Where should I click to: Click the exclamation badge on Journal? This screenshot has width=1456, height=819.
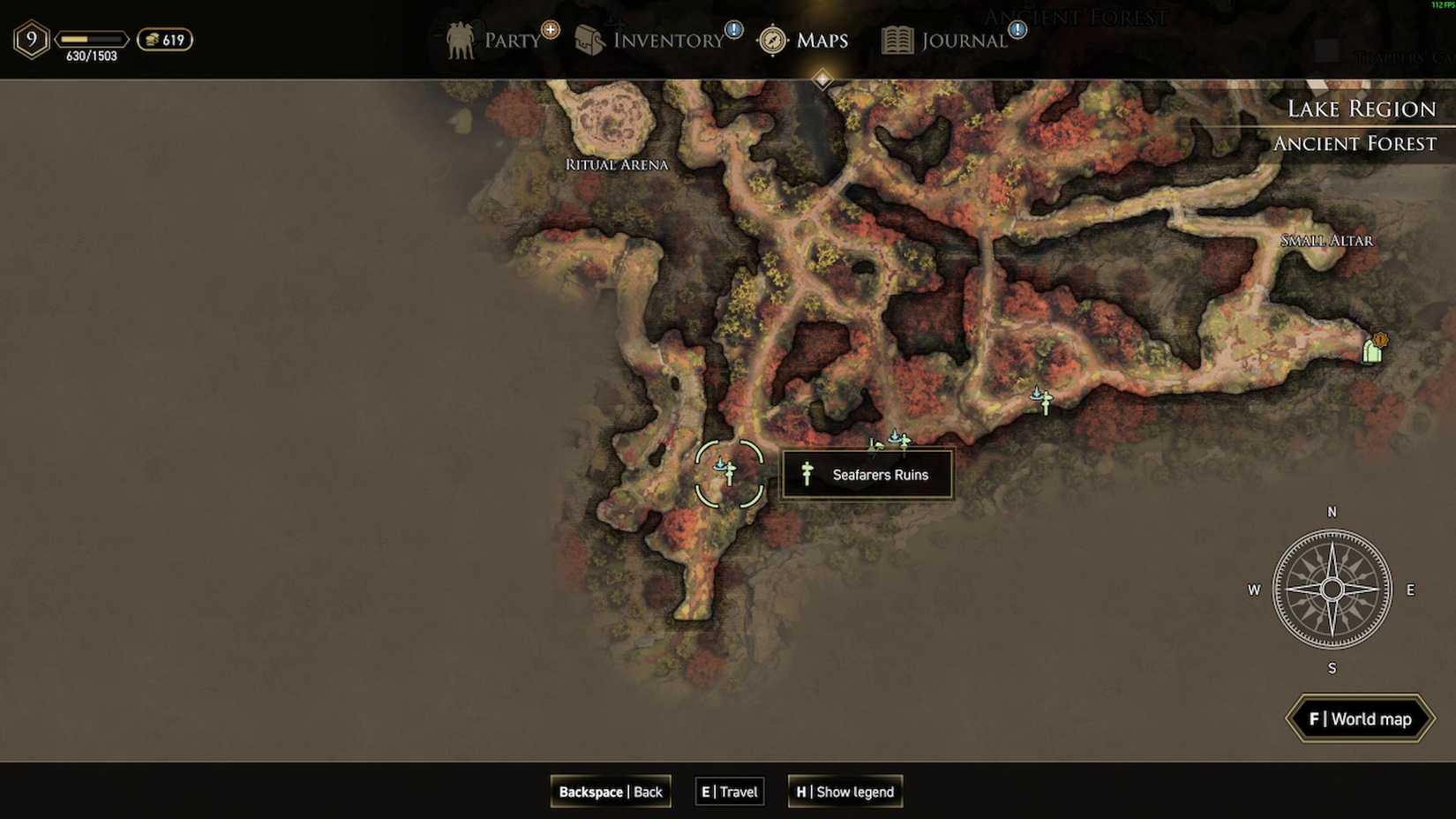1018,29
